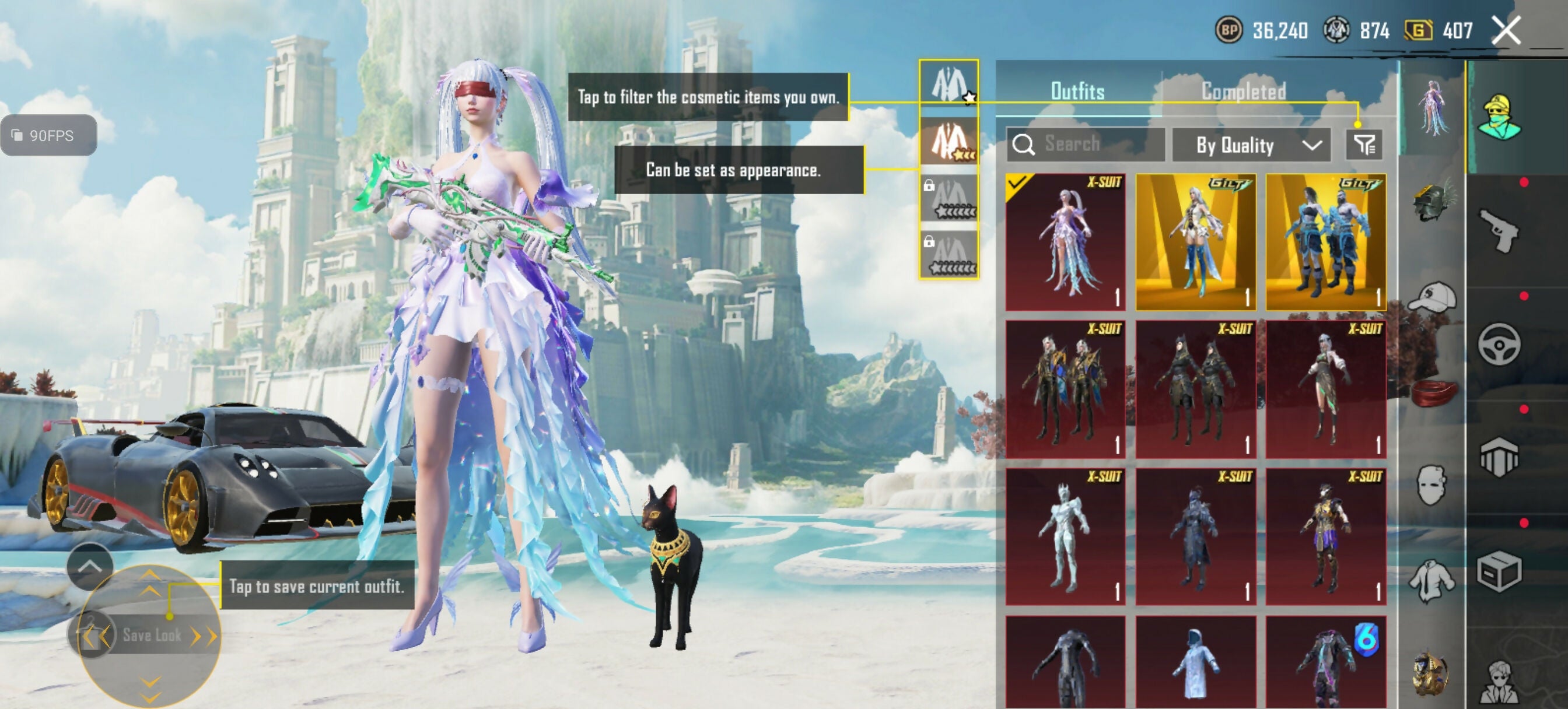The height and width of the screenshot is (709, 1568).
Task: Choose the baseball cap headwear category
Action: 1433,298
